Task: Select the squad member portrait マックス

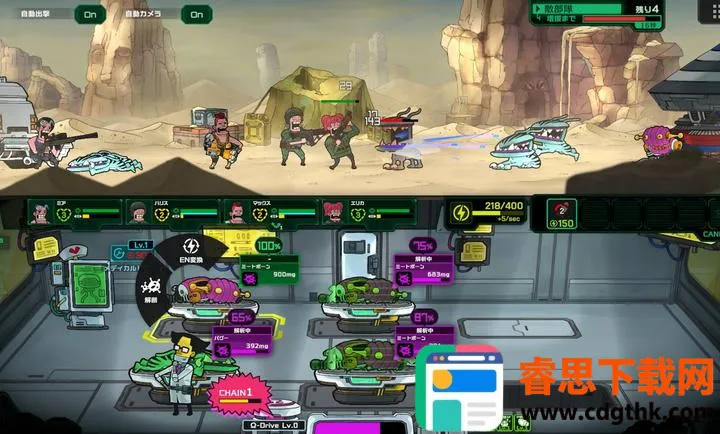Action: (236, 211)
